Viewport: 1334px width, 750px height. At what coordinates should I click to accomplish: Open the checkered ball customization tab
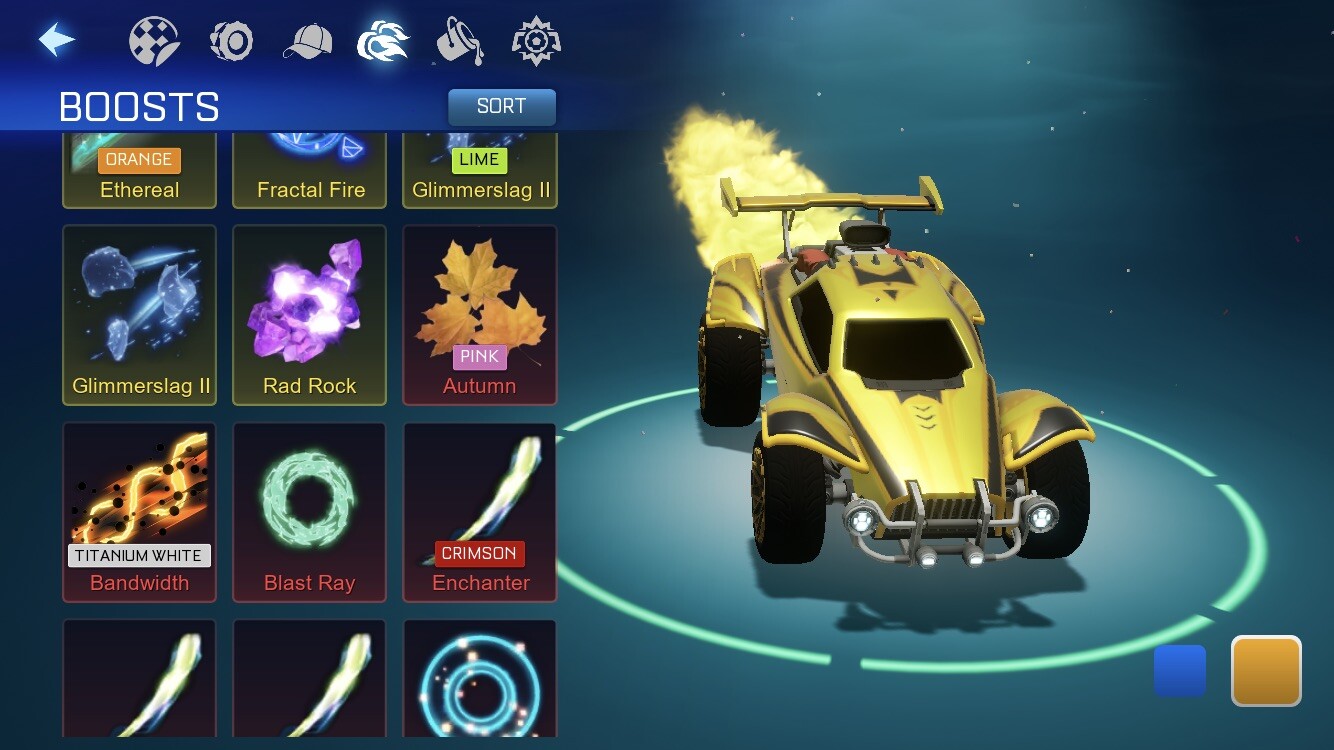[x=154, y=42]
